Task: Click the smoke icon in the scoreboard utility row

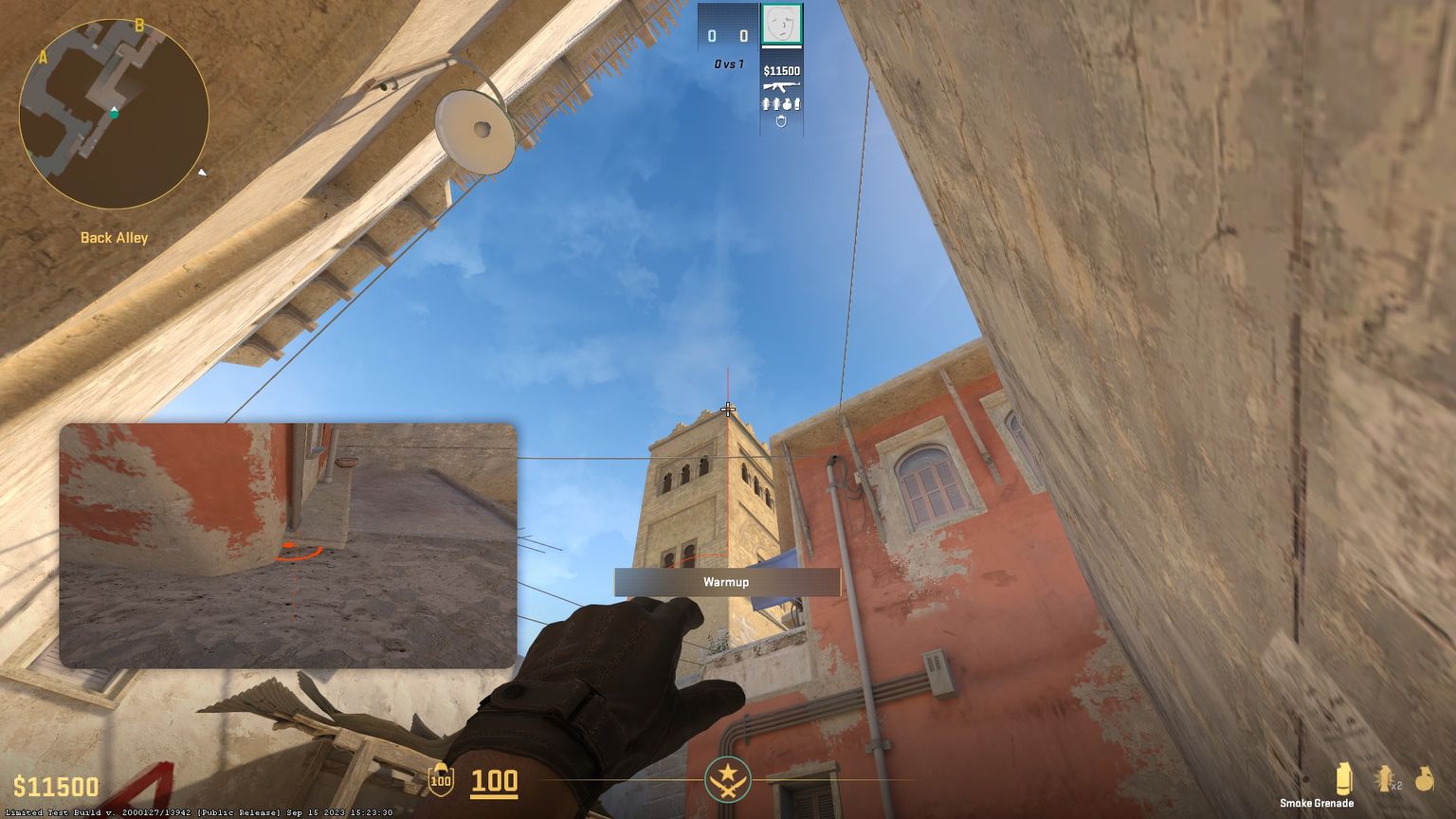Action: 797,104
